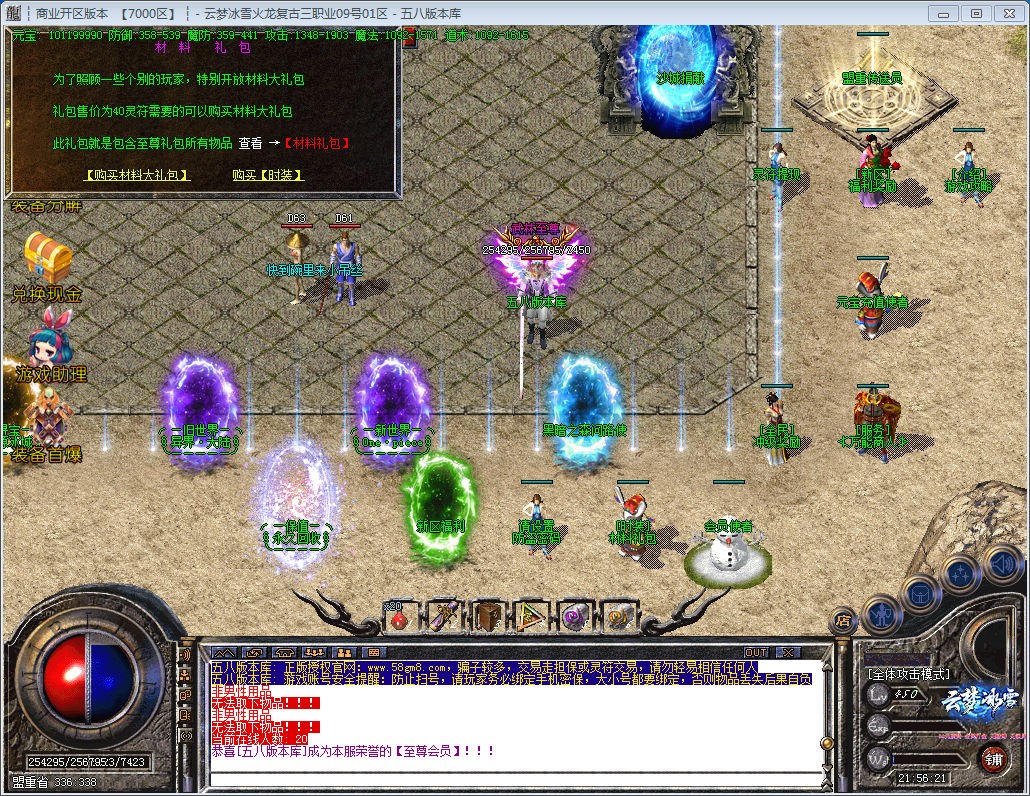Open the character figure round button
Viewport: 1030px width, 796px height.
click(x=881, y=612)
